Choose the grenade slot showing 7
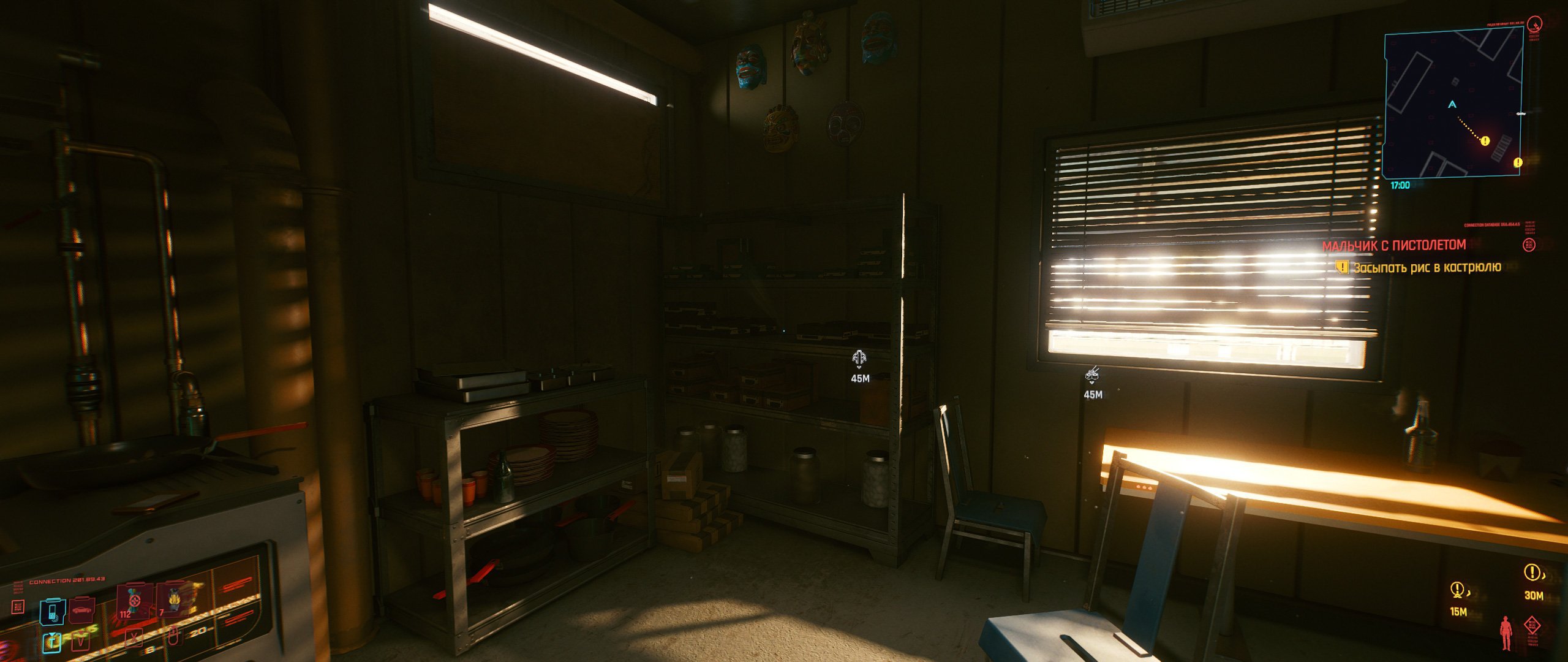 tap(175, 602)
